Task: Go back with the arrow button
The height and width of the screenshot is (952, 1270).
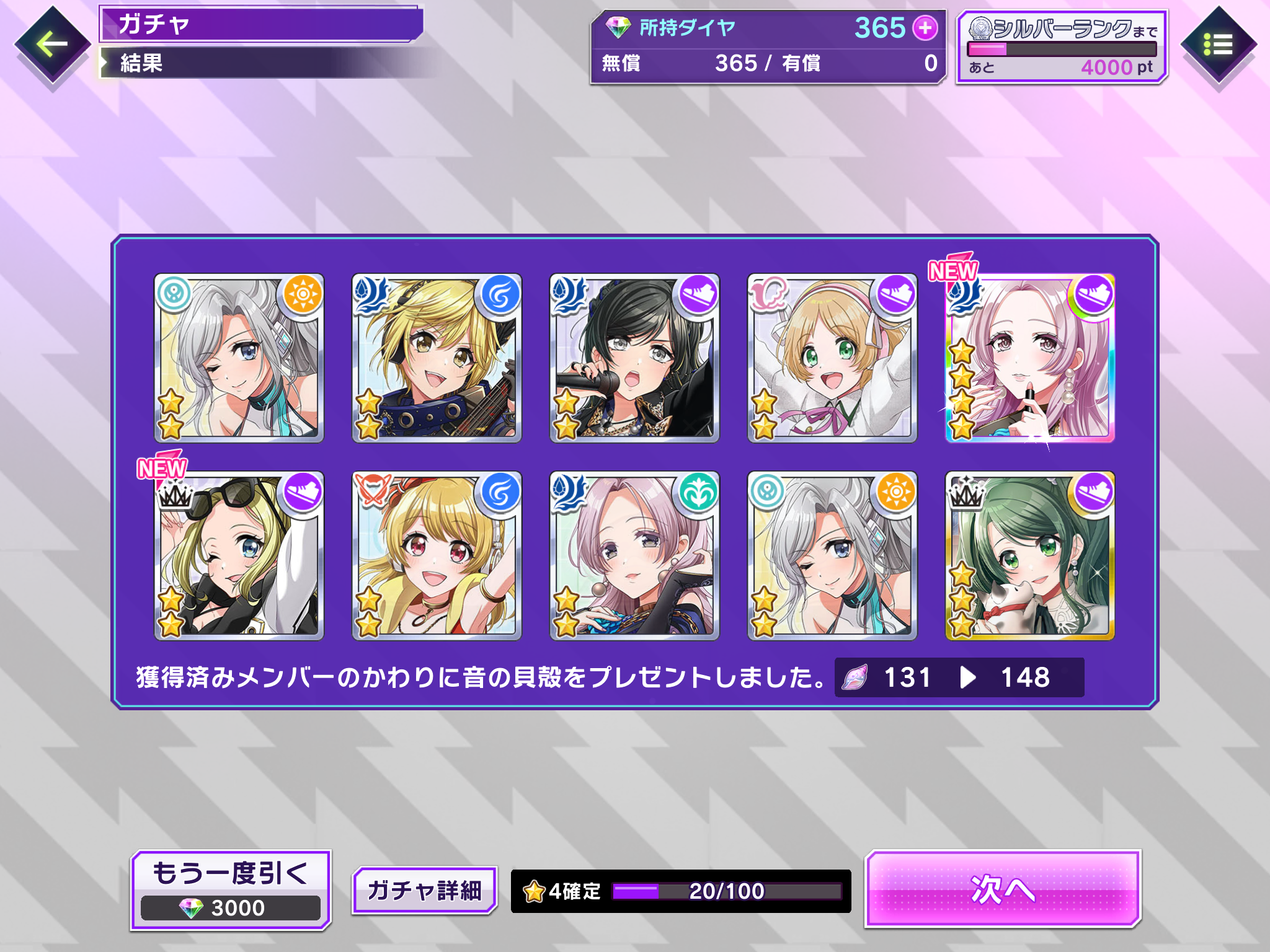Action: tap(52, 45)
